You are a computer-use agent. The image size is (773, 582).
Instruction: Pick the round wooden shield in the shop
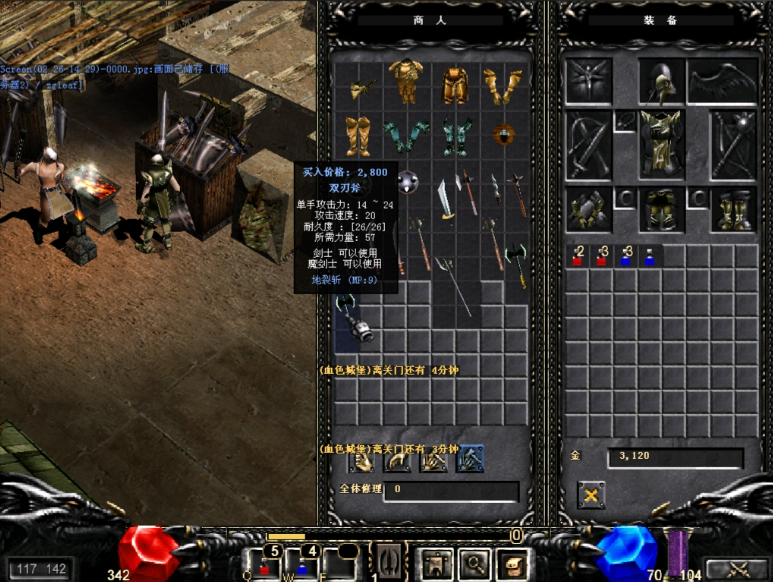pyautogui.click(x=503, y=134)
